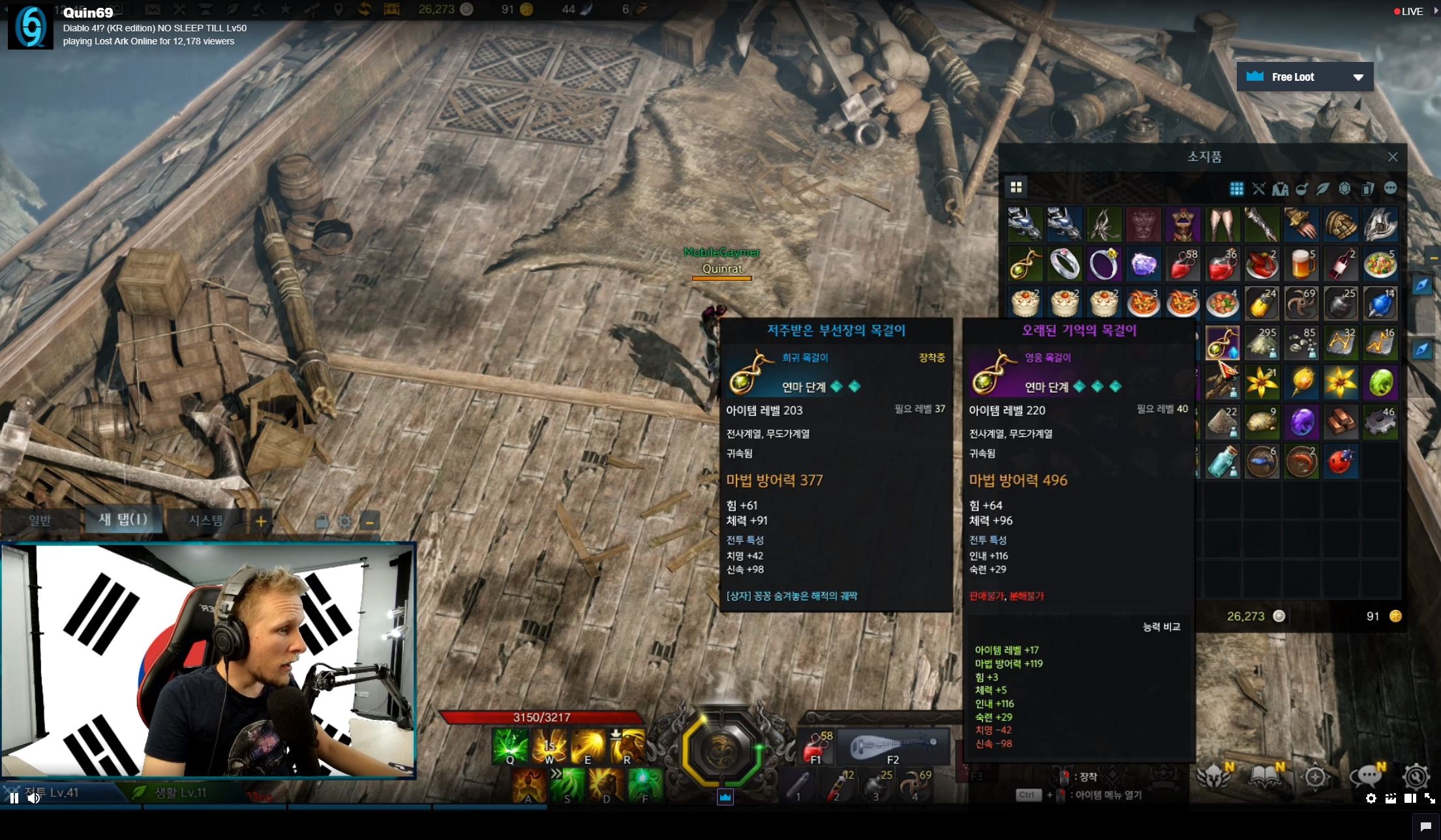Switch chat to the 시스템 tab
This screenshot has width=1441, height=840.
click(205, 520)
